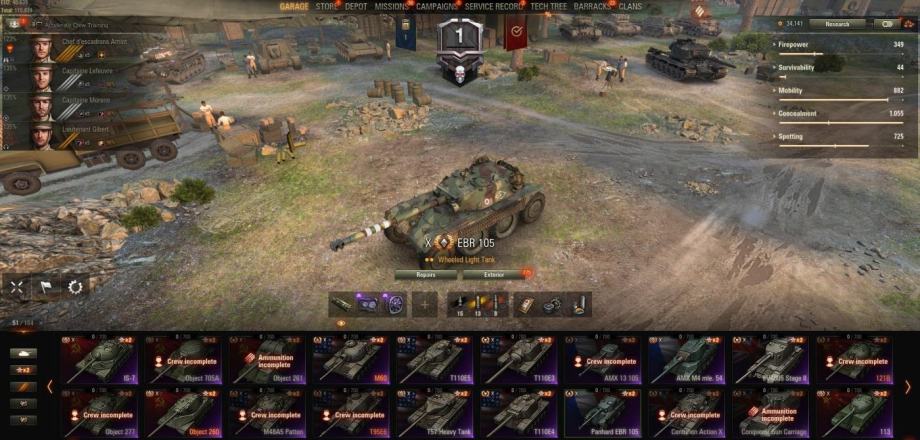
Task: Open the Missions tab
Action: (x=391, y=6)
